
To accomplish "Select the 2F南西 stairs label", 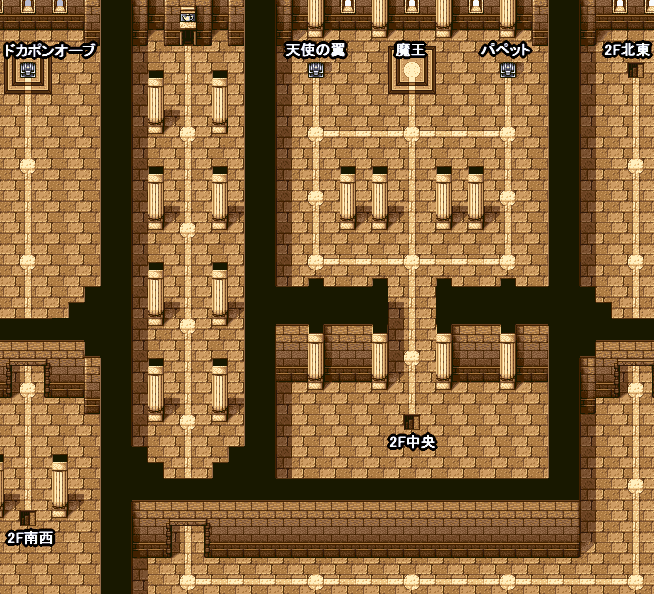I will [x=30, y=538].
